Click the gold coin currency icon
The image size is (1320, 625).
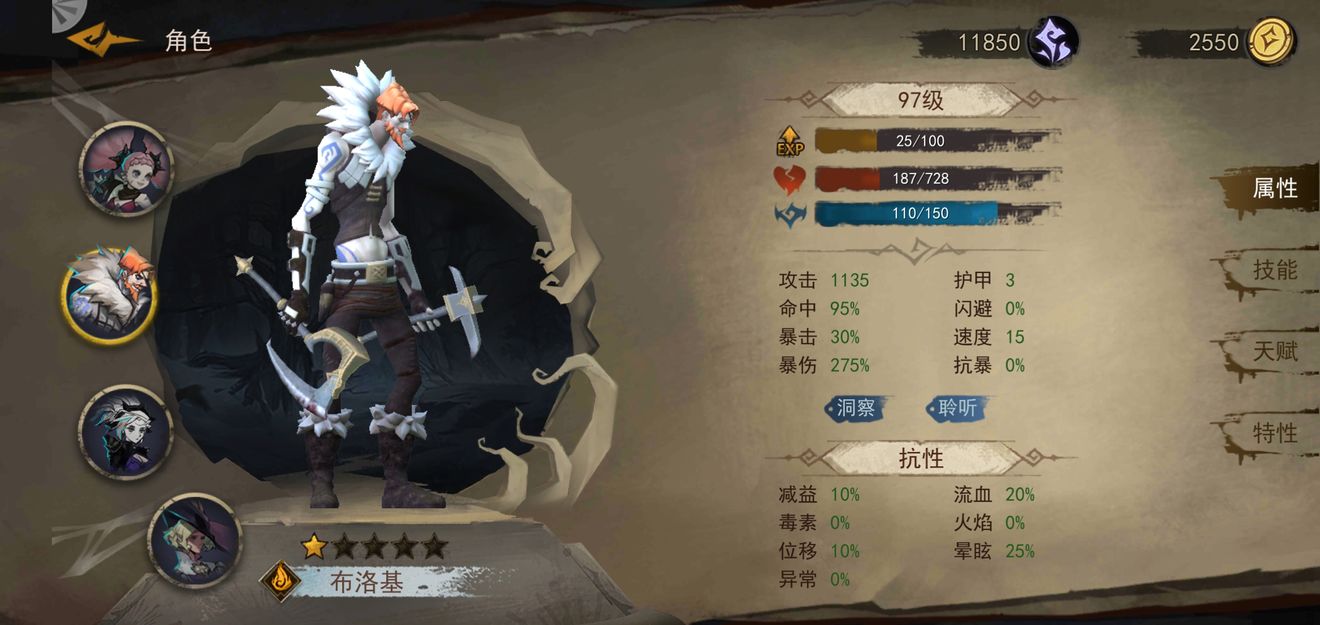(x=1271, y=43)
